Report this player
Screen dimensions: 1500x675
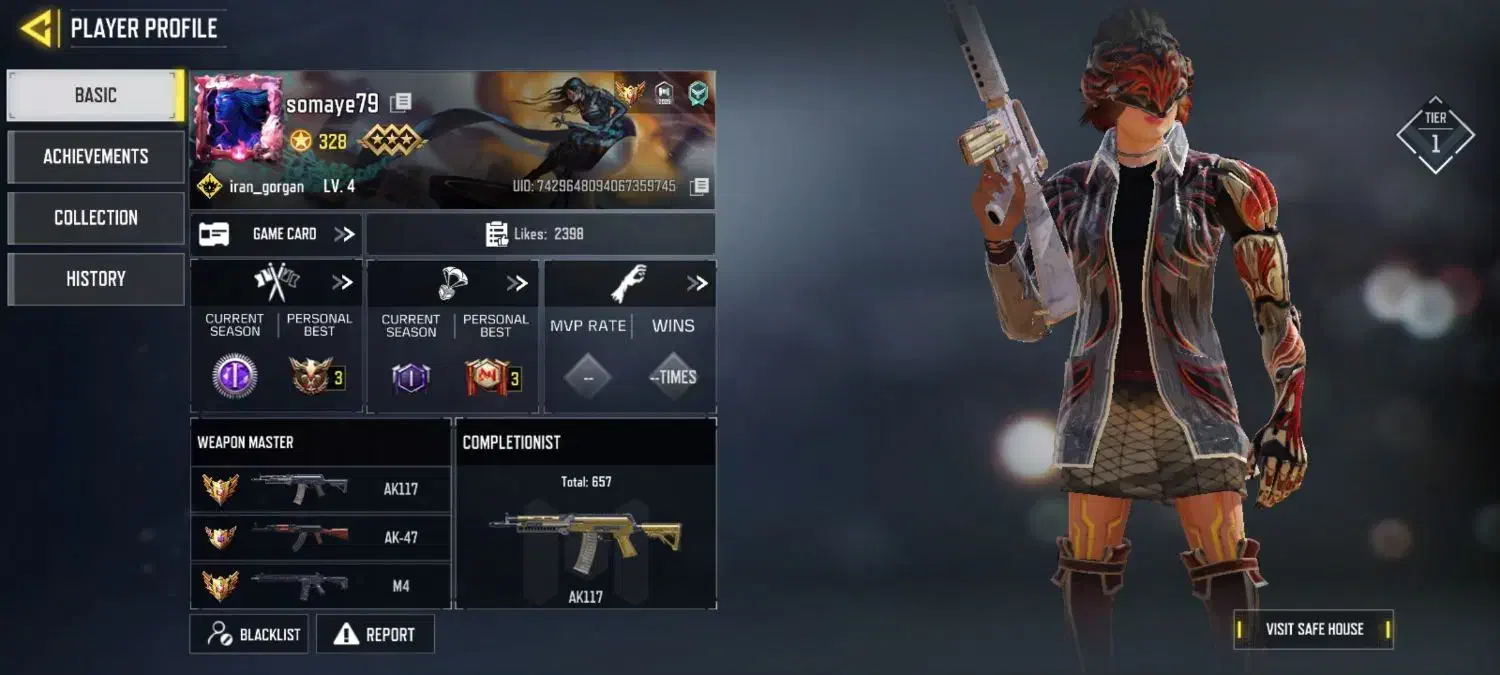[375, 634]
